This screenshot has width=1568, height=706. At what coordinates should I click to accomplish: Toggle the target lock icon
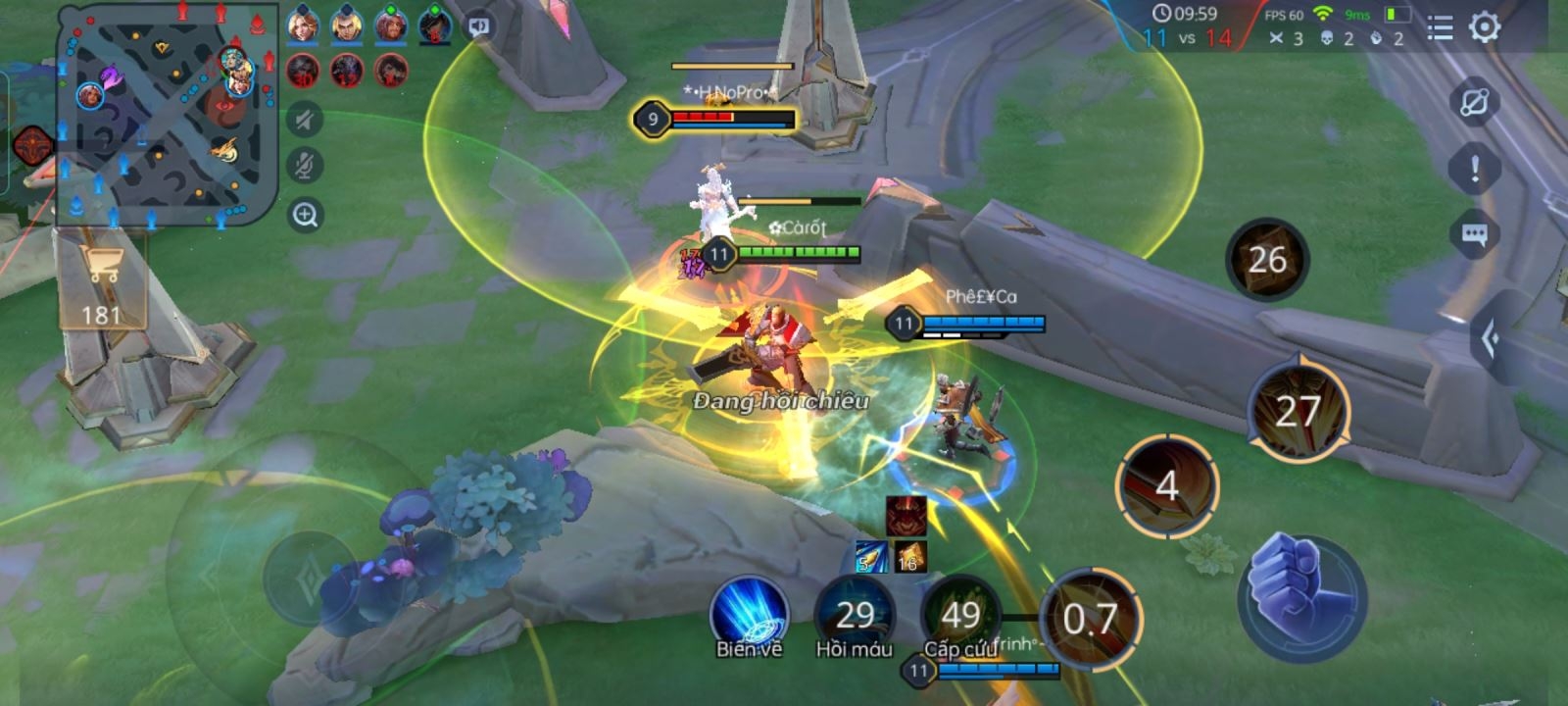[1474, 102]
